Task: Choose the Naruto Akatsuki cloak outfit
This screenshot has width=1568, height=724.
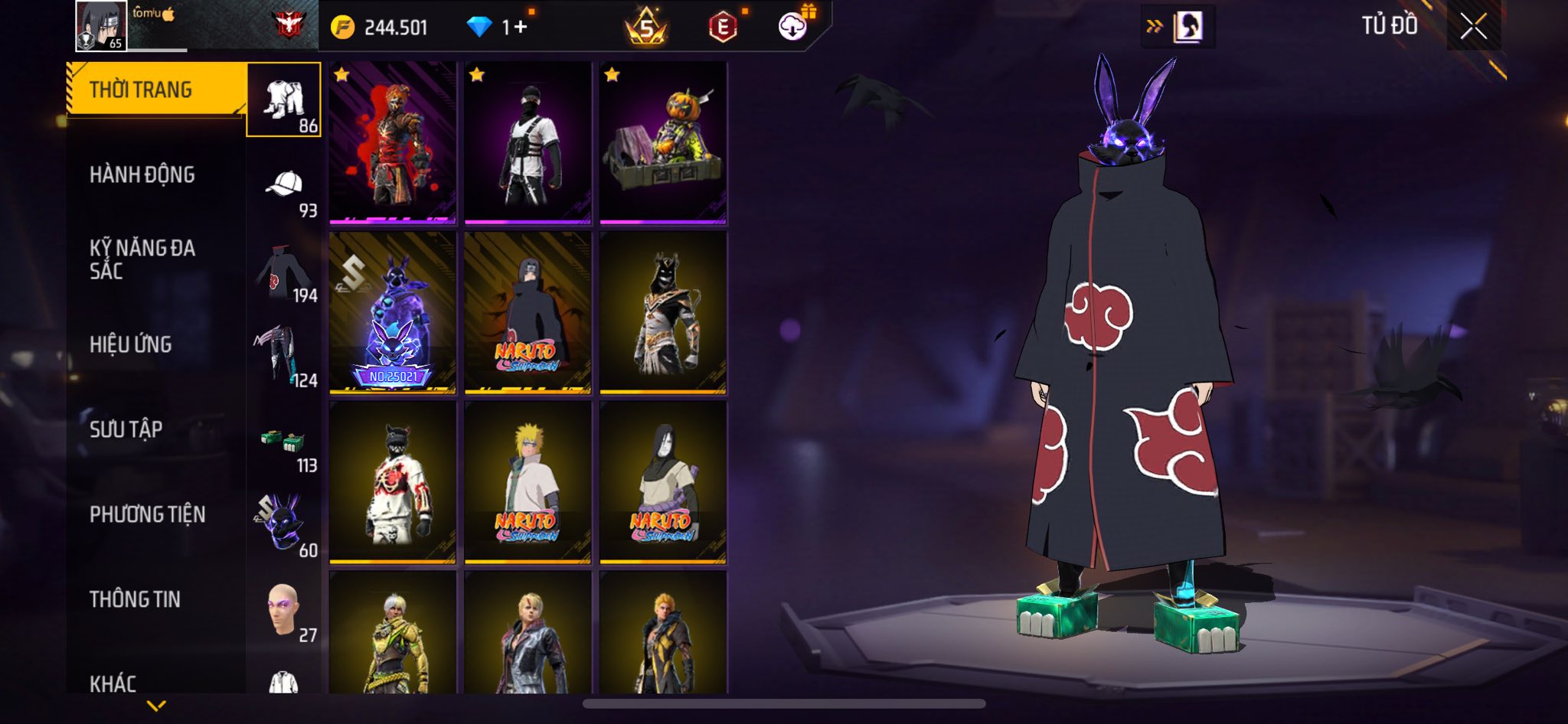Action: [528, 313]
